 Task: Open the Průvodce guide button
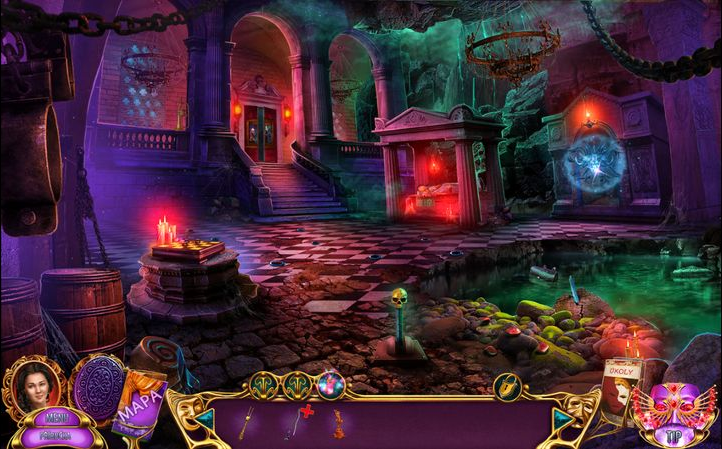click(56, 435)
